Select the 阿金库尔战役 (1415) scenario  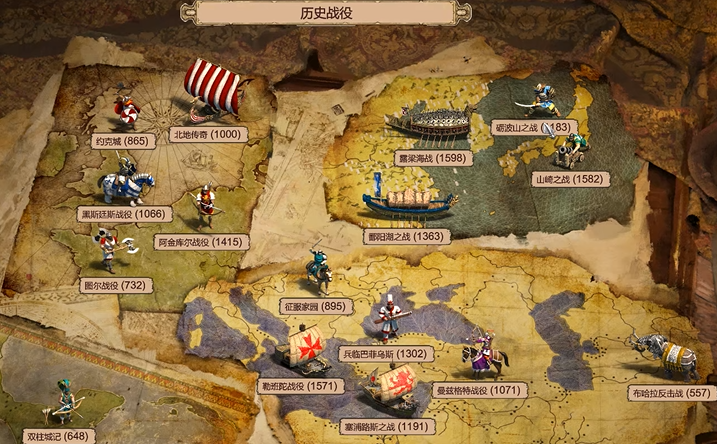[x=196, y=242]
